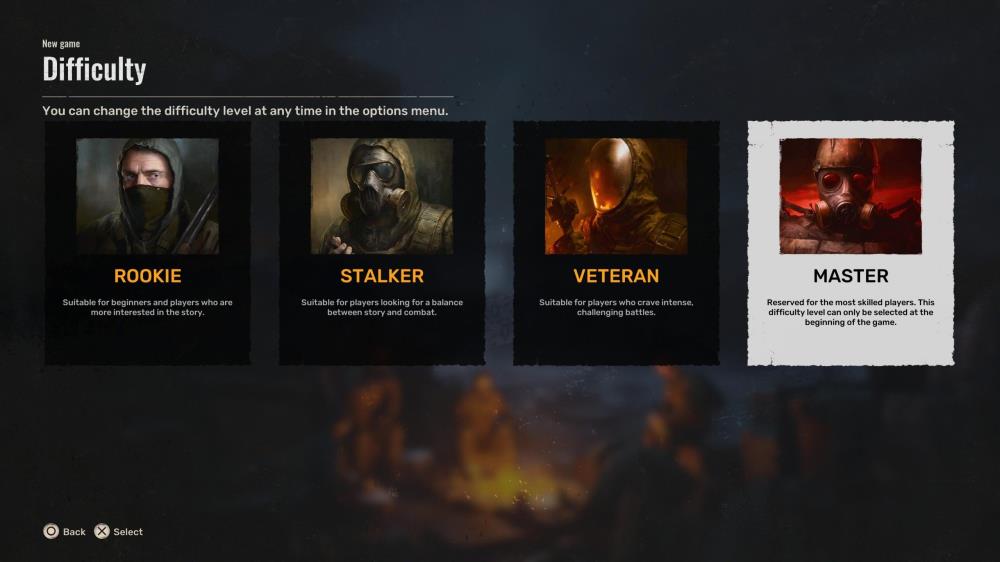Select the Rookie difficulty card

[147, 243]
